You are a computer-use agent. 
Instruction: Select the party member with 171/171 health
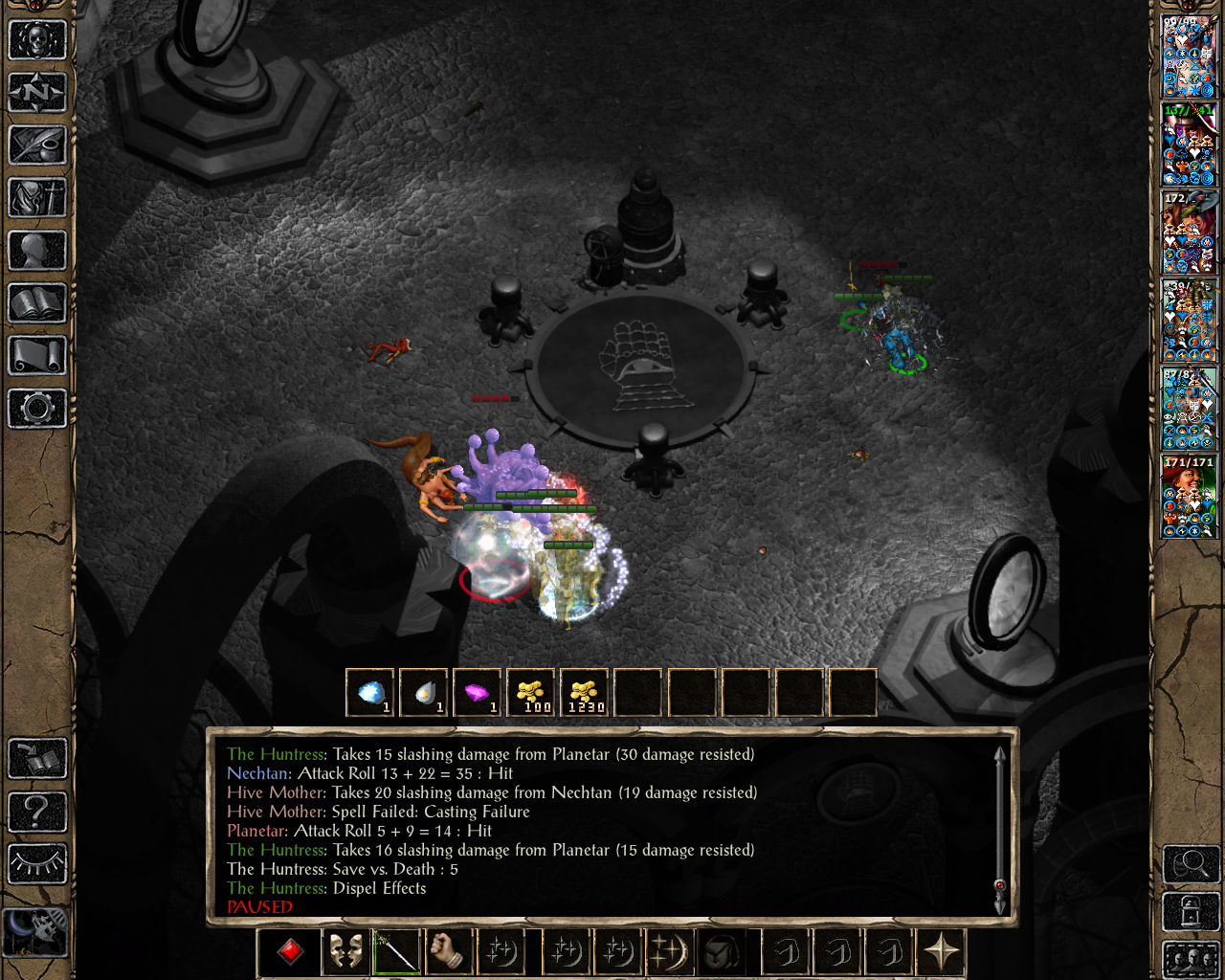[1190, 496]
